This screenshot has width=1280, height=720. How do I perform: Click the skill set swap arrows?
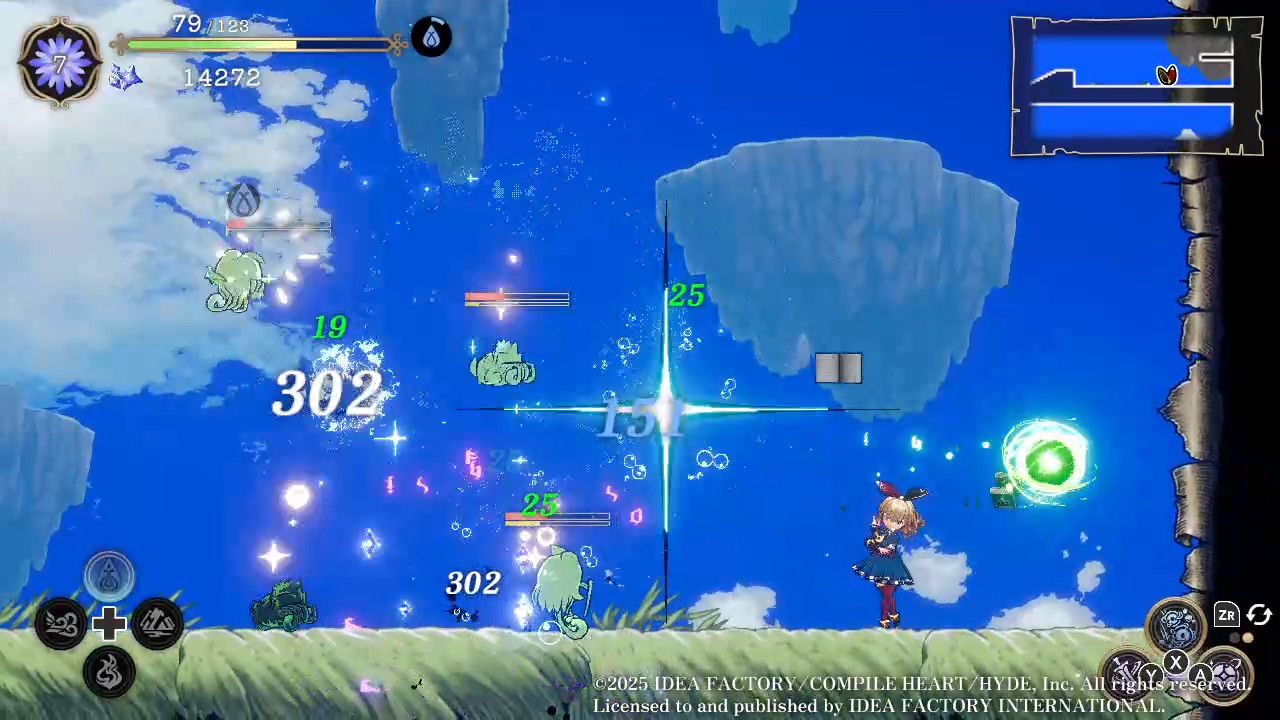(1259, 615)
